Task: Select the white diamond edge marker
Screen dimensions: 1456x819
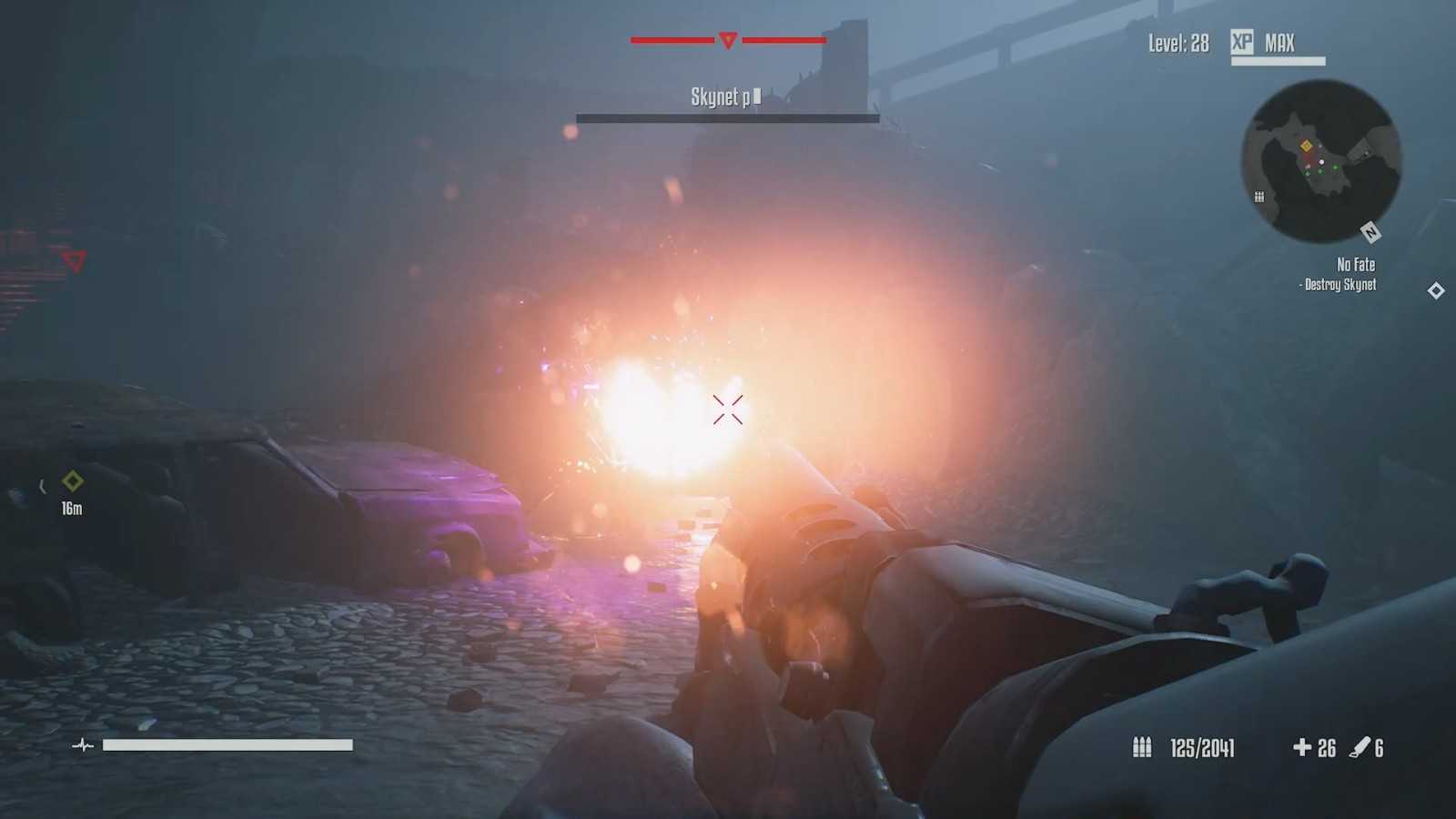Action: click(x=1436, y=290)
